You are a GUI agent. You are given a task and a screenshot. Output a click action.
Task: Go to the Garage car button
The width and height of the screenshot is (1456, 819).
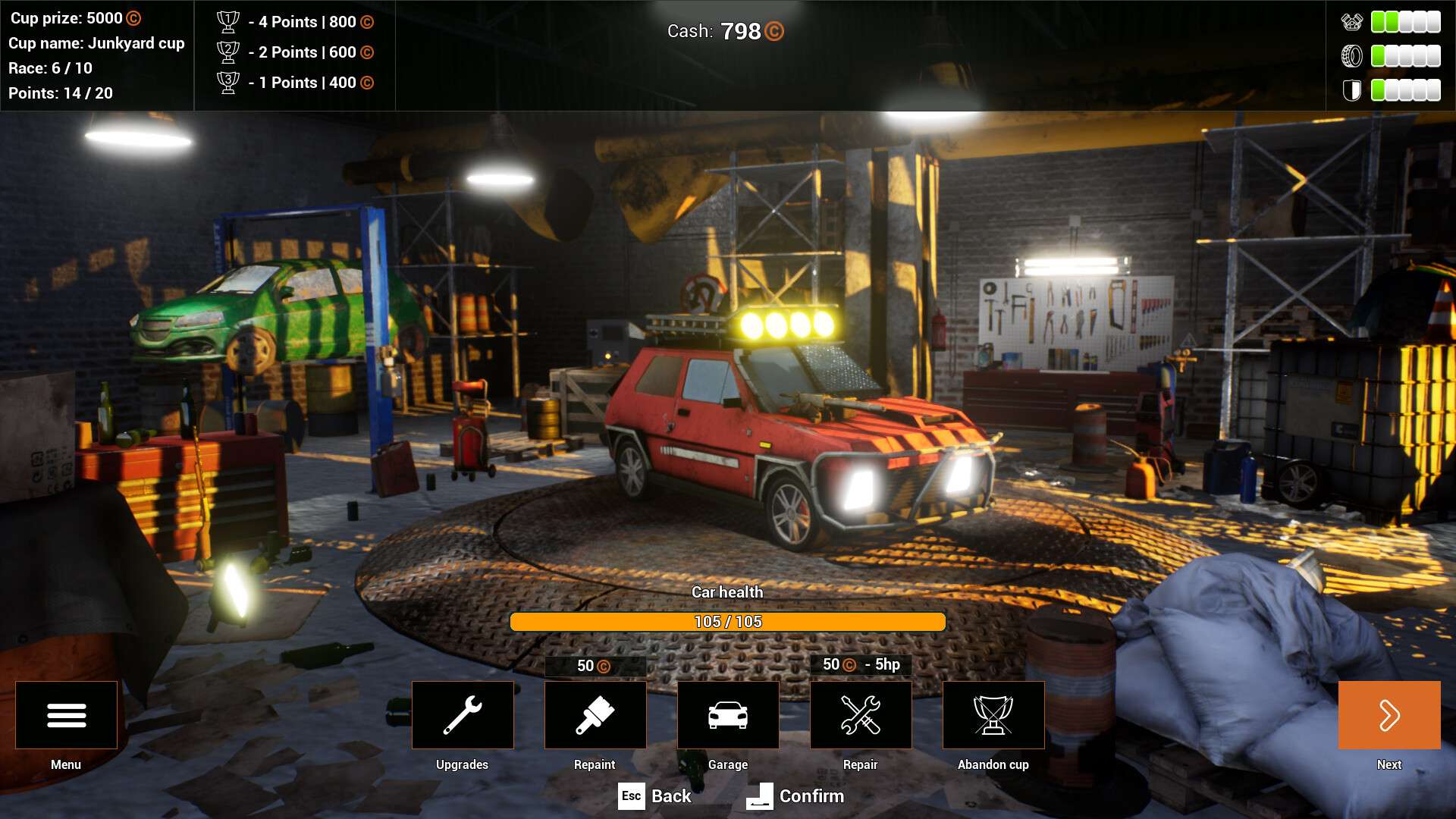728,715
